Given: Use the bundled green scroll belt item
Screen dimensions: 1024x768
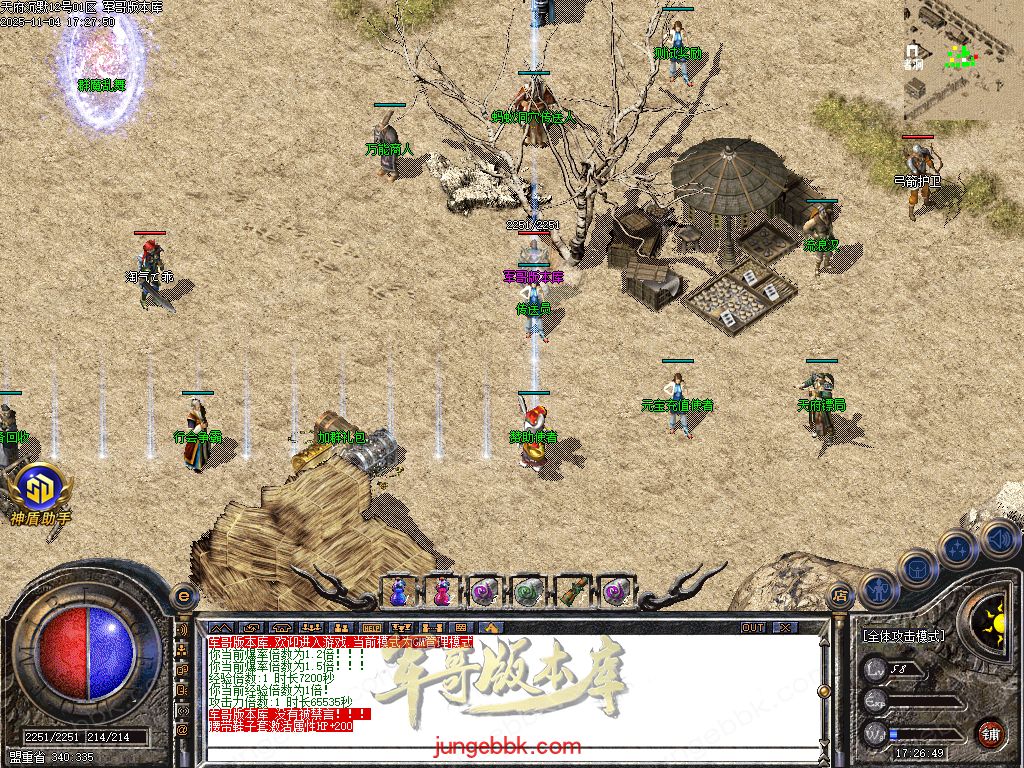Looking at the screenshot, I should (x=571, y=591).
